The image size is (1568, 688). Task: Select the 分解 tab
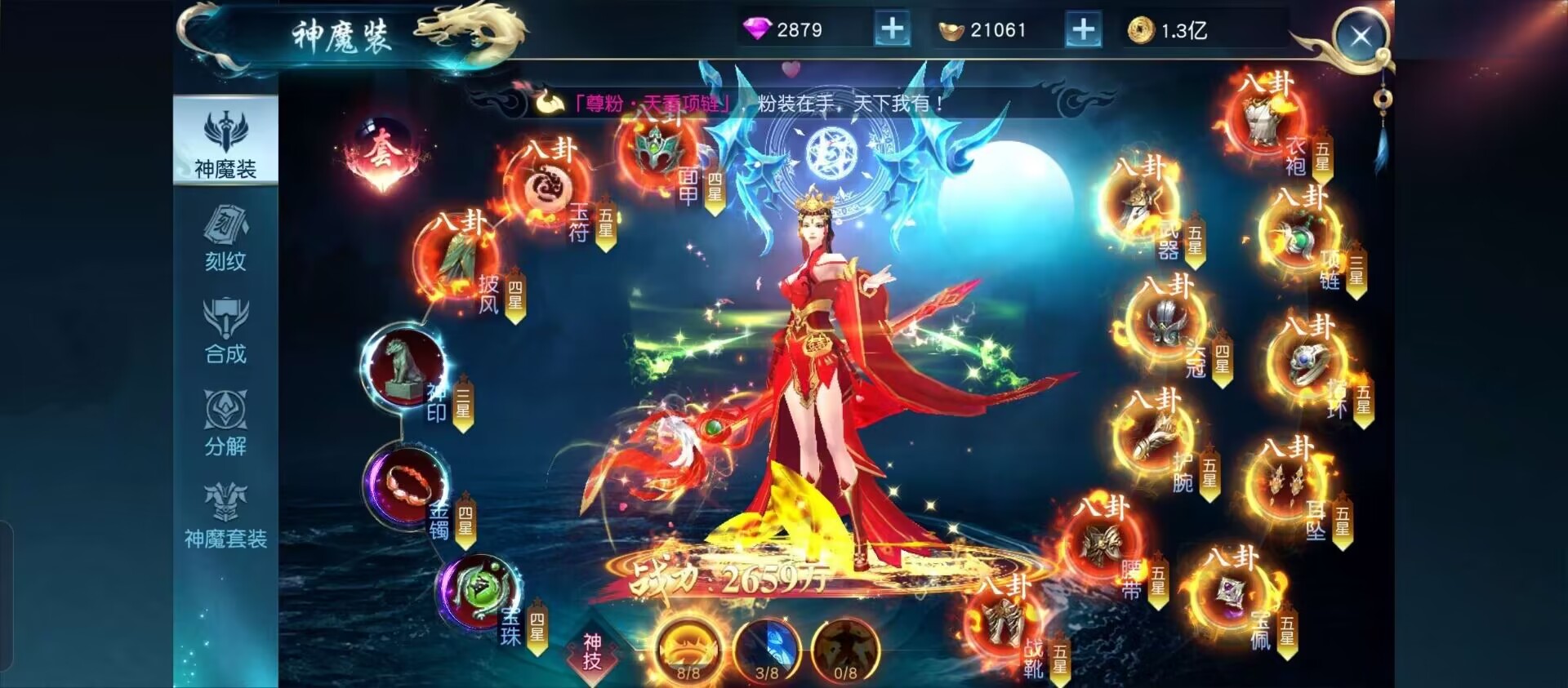(x=225, y=423)
